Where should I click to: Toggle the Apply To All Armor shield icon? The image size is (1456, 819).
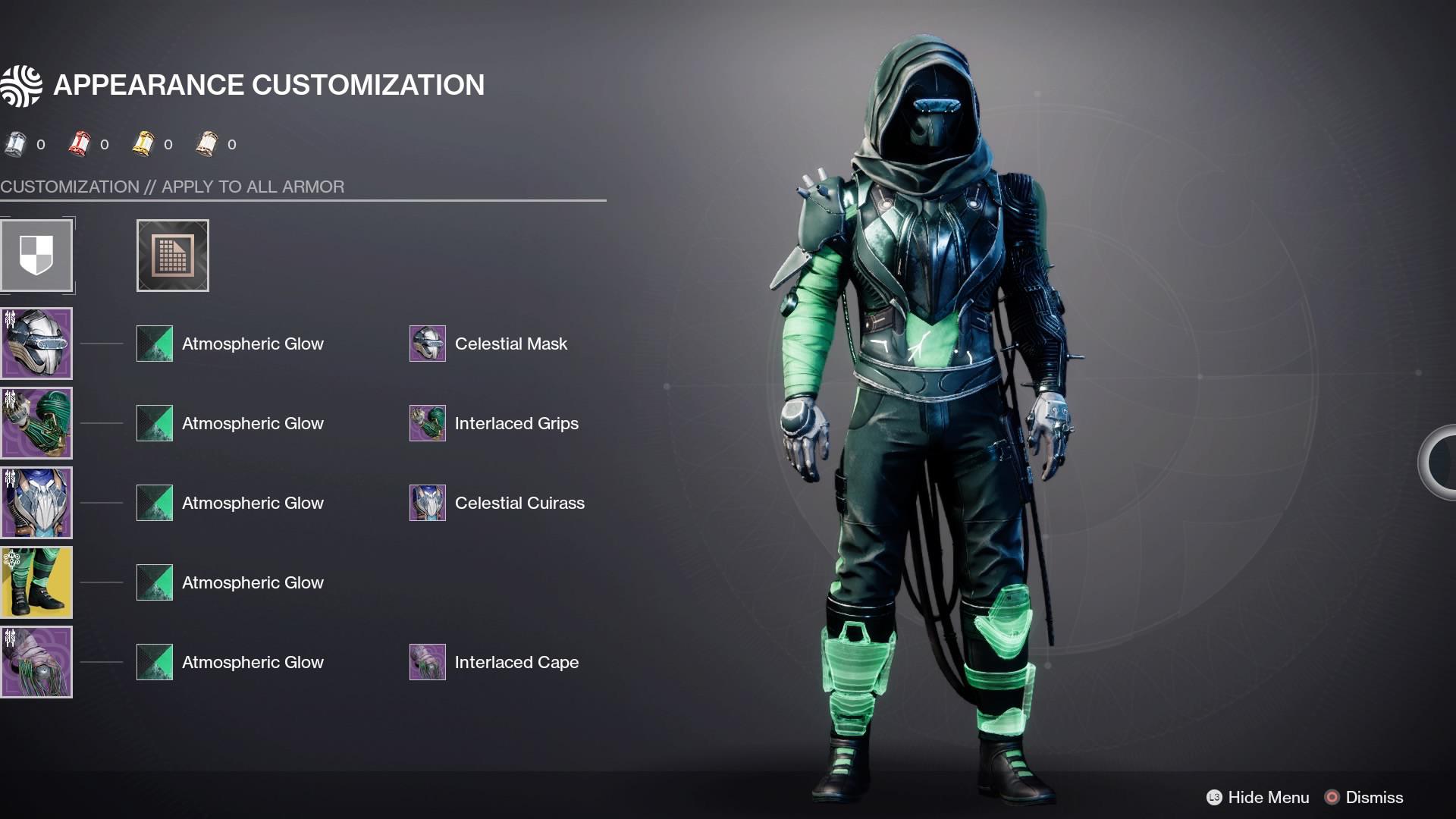(36, 255)
